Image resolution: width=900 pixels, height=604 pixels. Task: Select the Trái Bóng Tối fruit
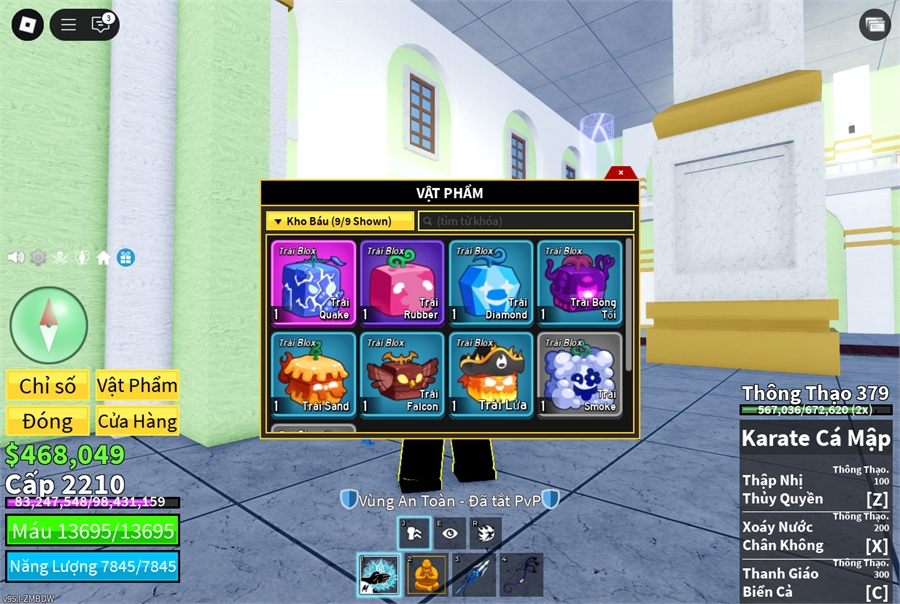(579, 282)
